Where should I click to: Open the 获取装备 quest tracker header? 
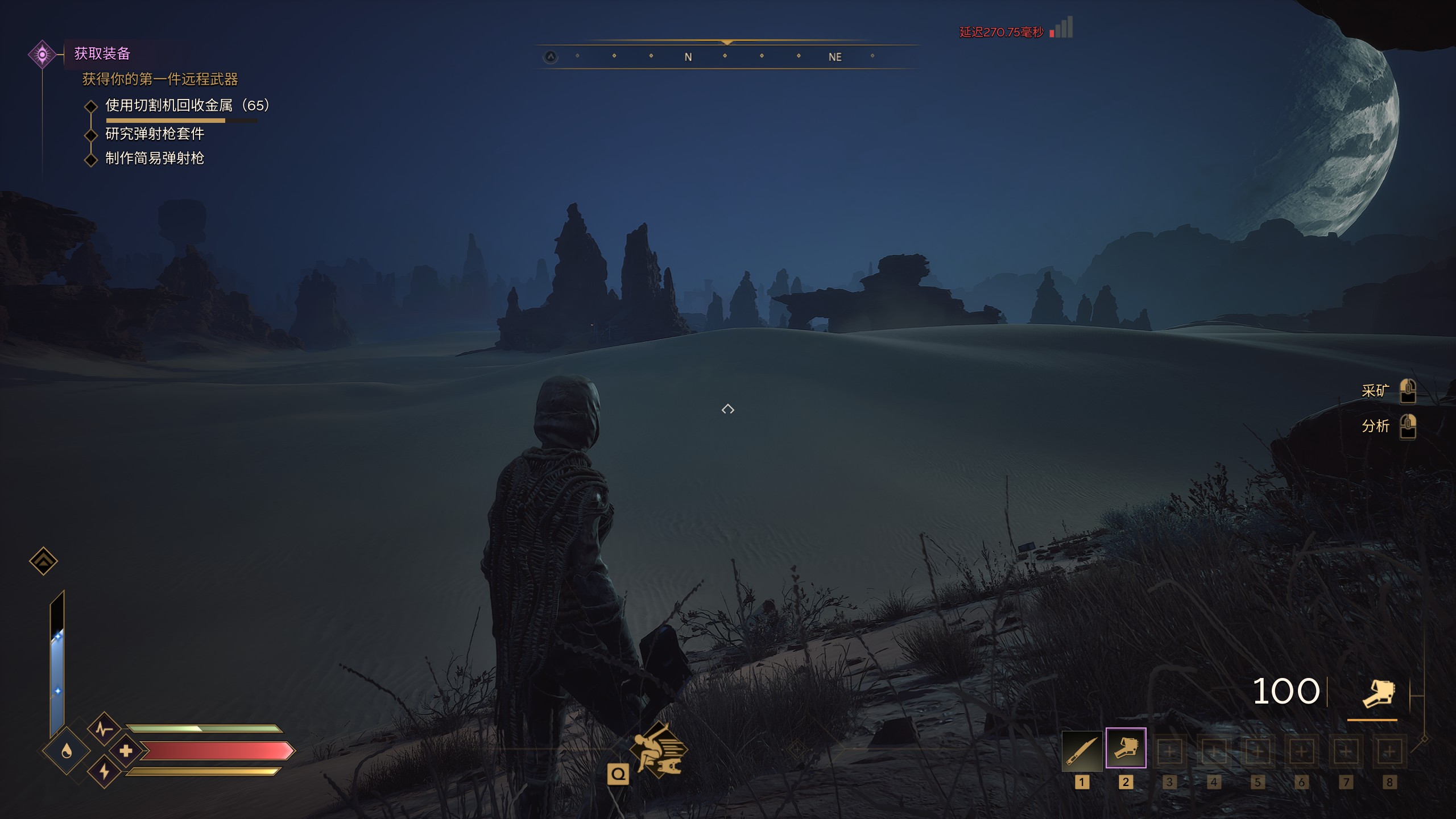[102, 53]
